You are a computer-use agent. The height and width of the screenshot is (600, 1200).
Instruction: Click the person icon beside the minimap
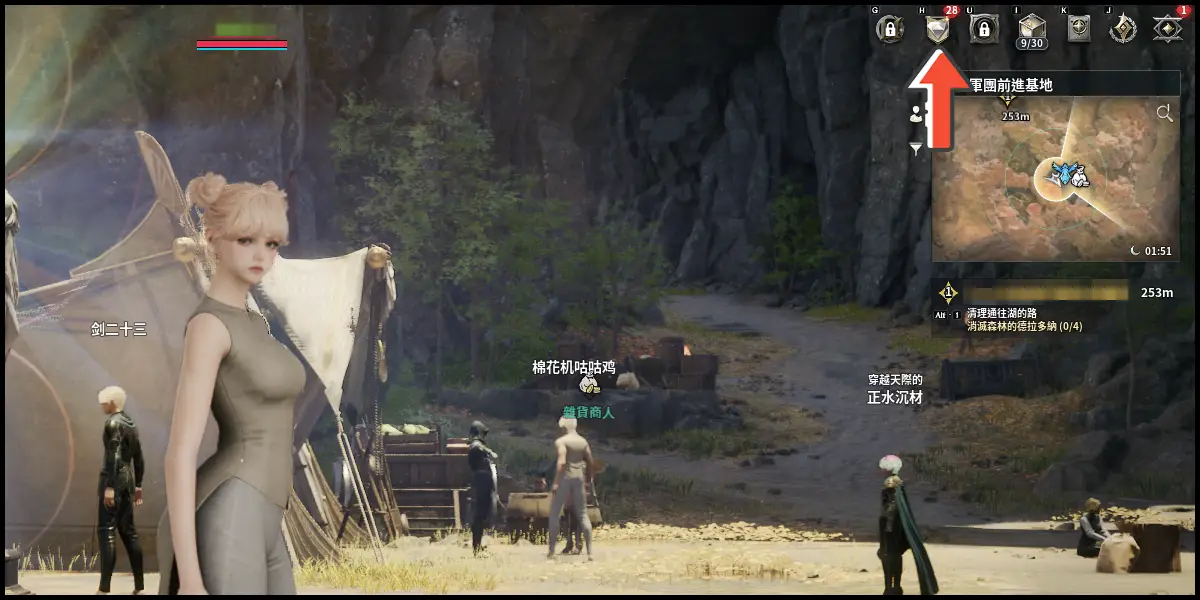[916, 113]
